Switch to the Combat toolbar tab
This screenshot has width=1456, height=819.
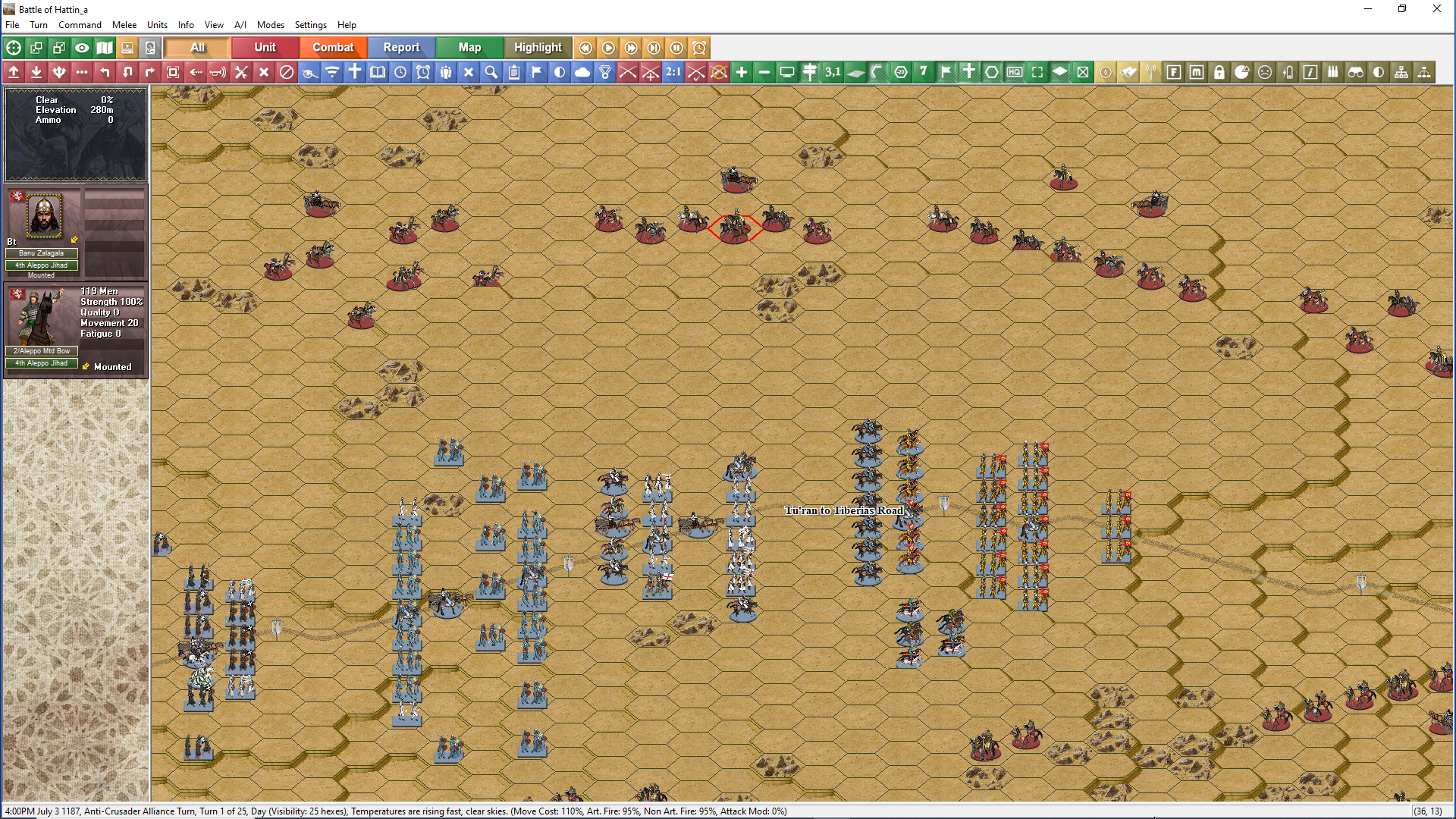pyautogui.click(x=333, y=47)
